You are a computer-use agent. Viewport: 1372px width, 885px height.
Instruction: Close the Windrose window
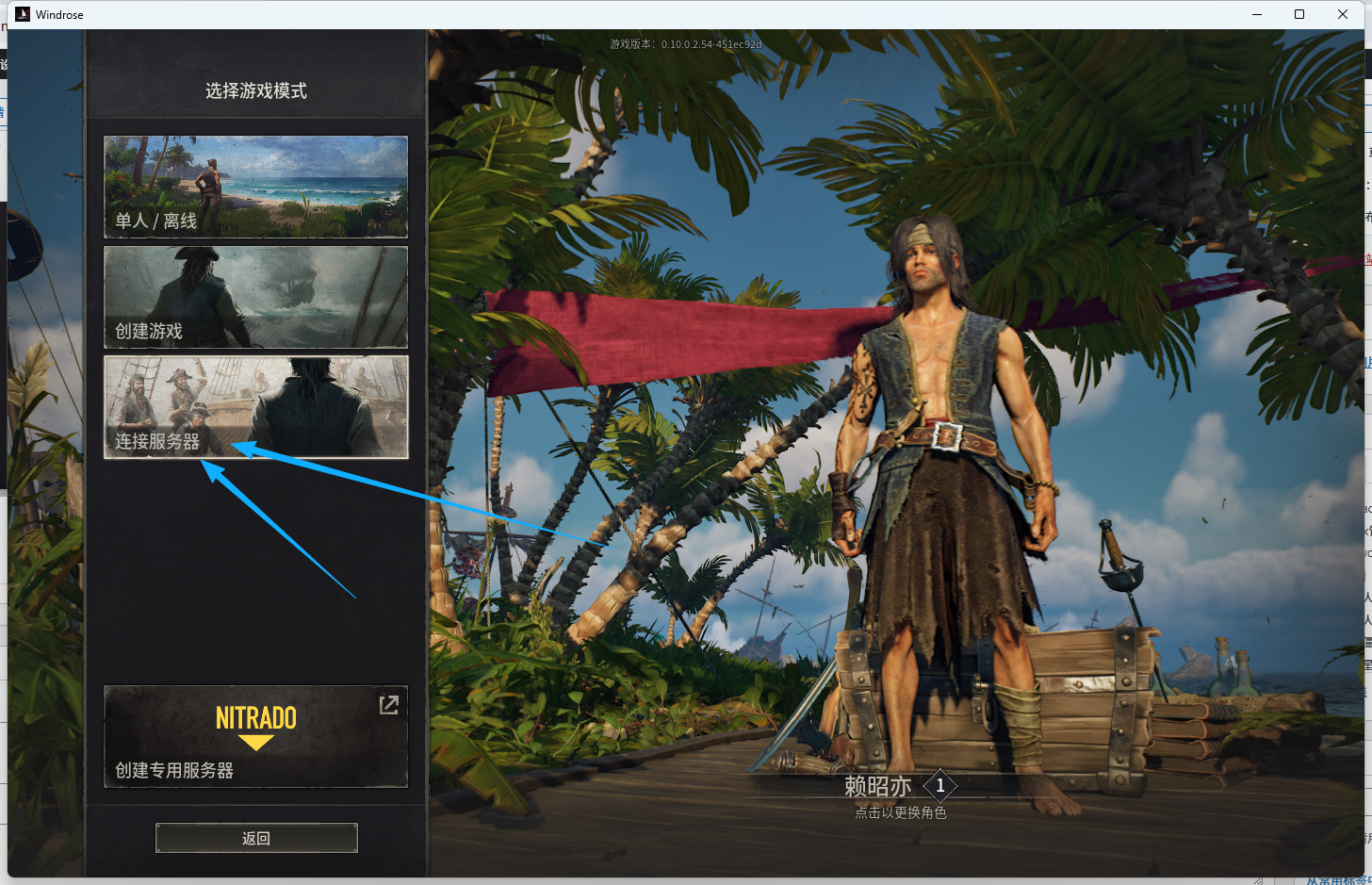(1343, 14)
